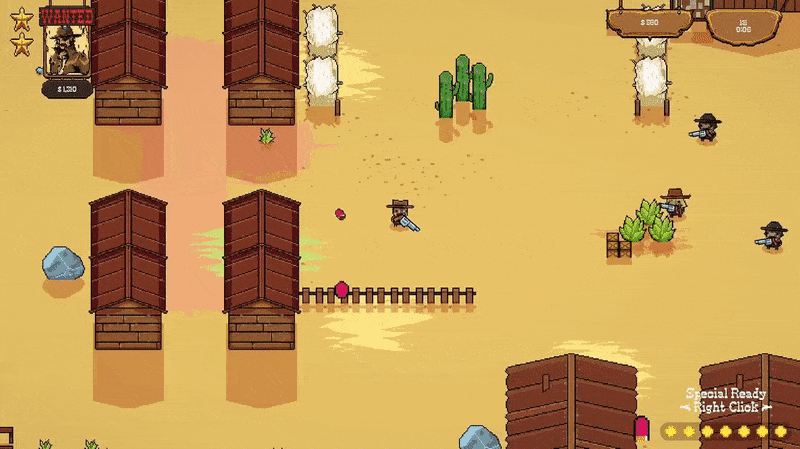Click the WANTED poster outlaw portrait

[x=67, y=50]
